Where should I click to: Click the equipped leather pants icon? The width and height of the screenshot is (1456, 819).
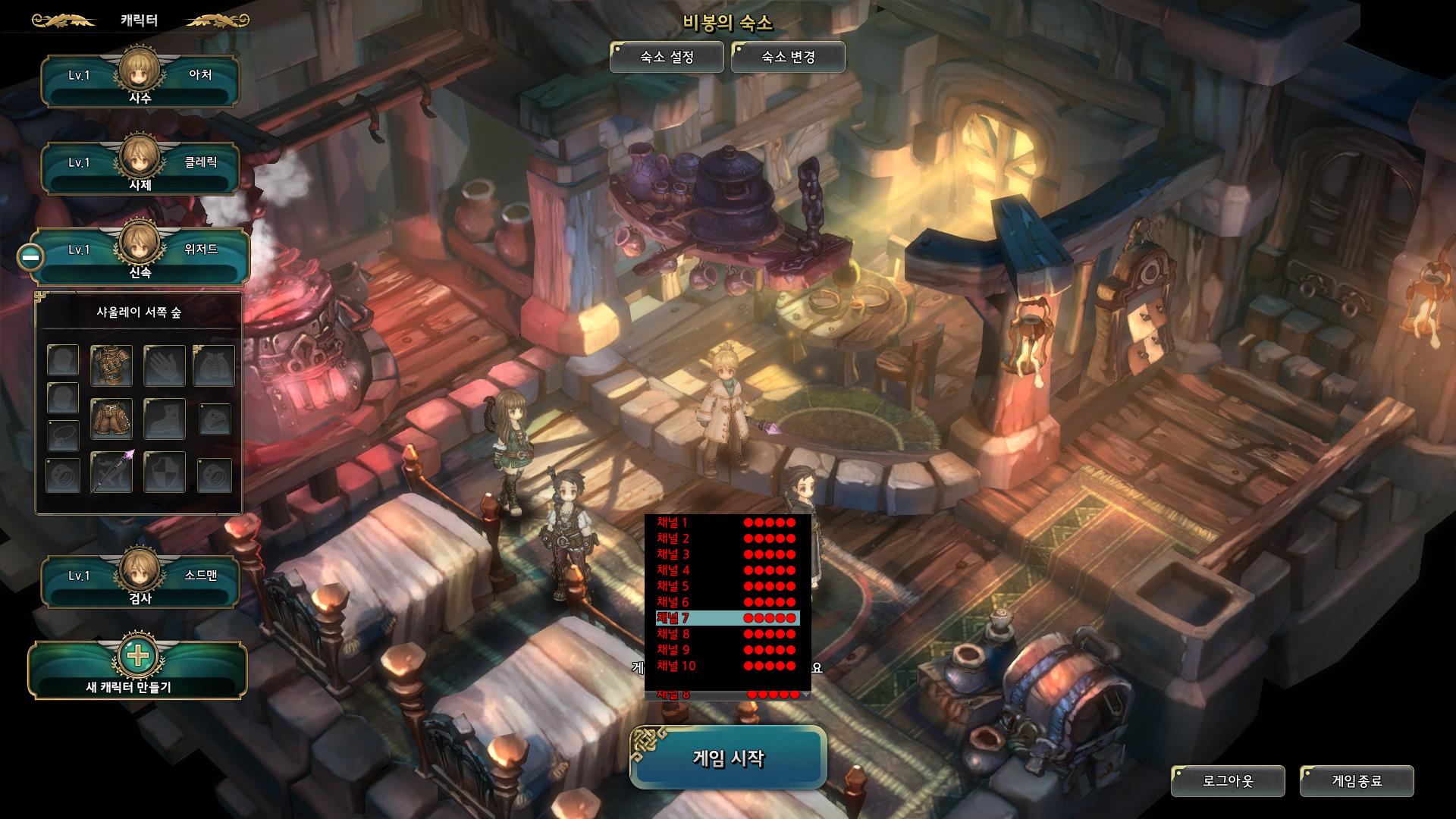(111, 419)
